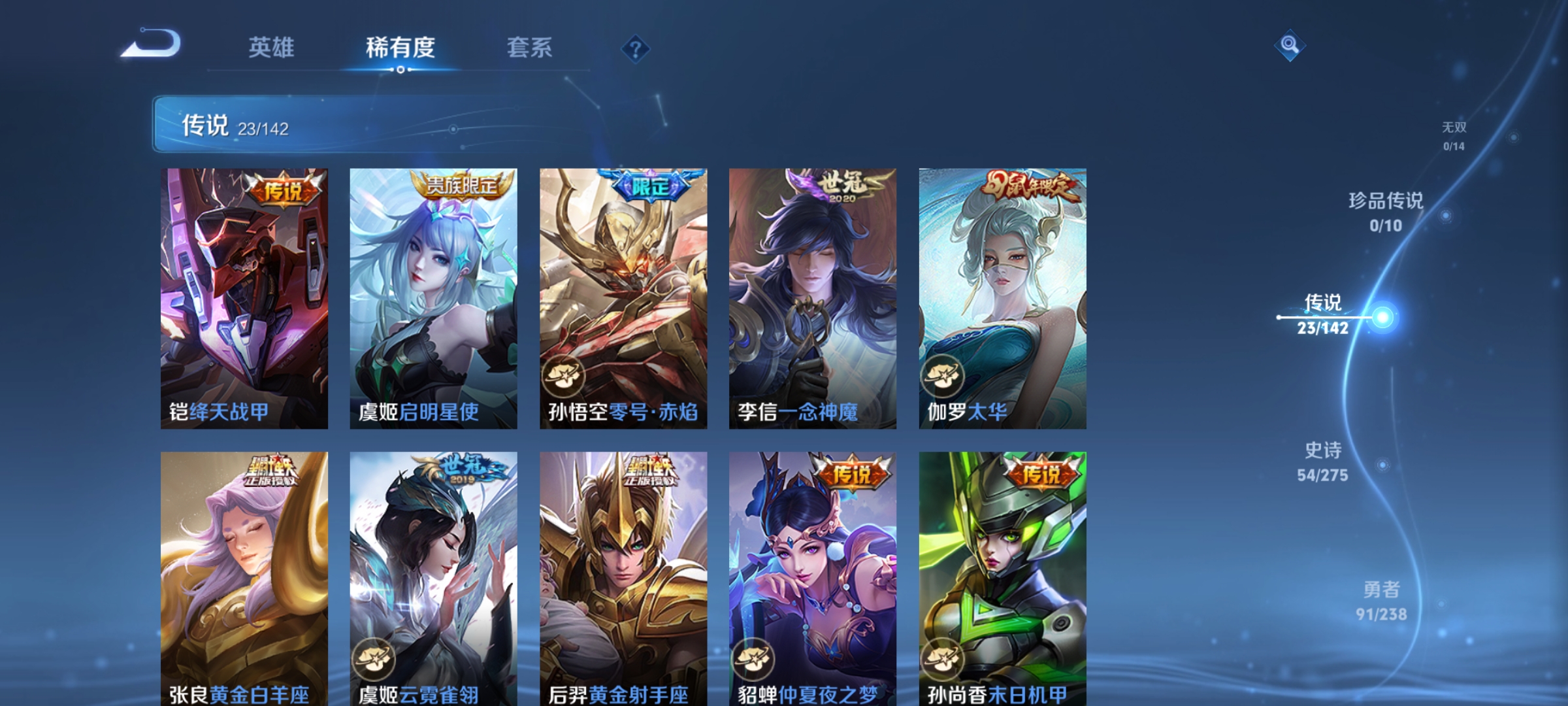This screenshot has height=706, width=1568.
Task: Switch to the 英雄 tab
Action: pyautogui.click(x=272, y=48)
